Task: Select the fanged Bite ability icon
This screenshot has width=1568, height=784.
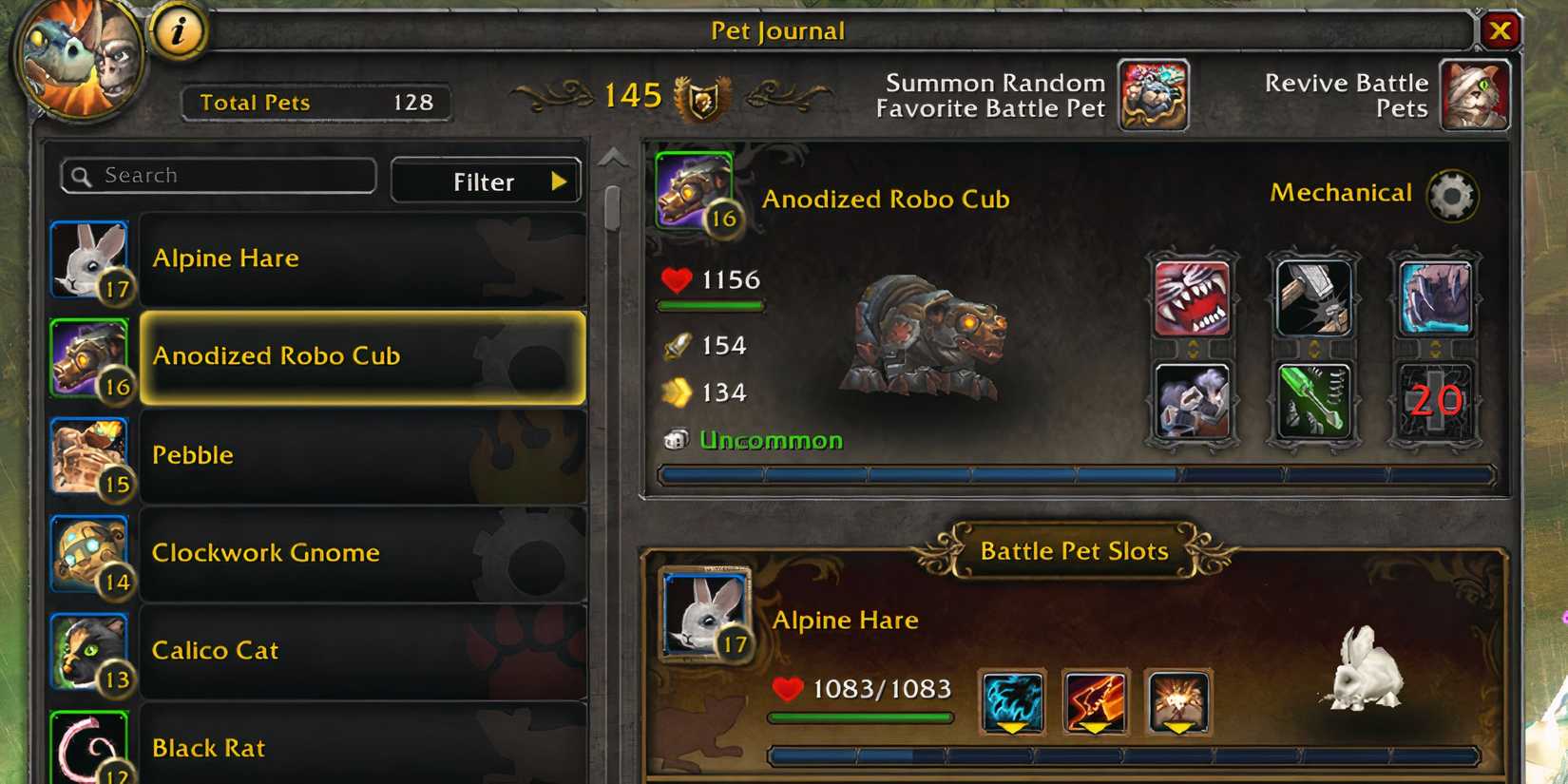Action: pos(1193,297)
